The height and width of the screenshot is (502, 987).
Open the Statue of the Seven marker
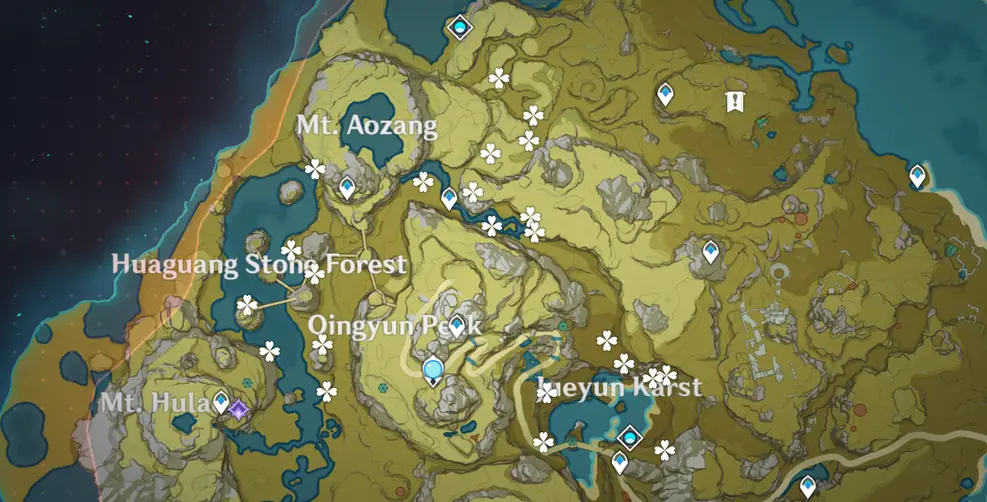432,372
